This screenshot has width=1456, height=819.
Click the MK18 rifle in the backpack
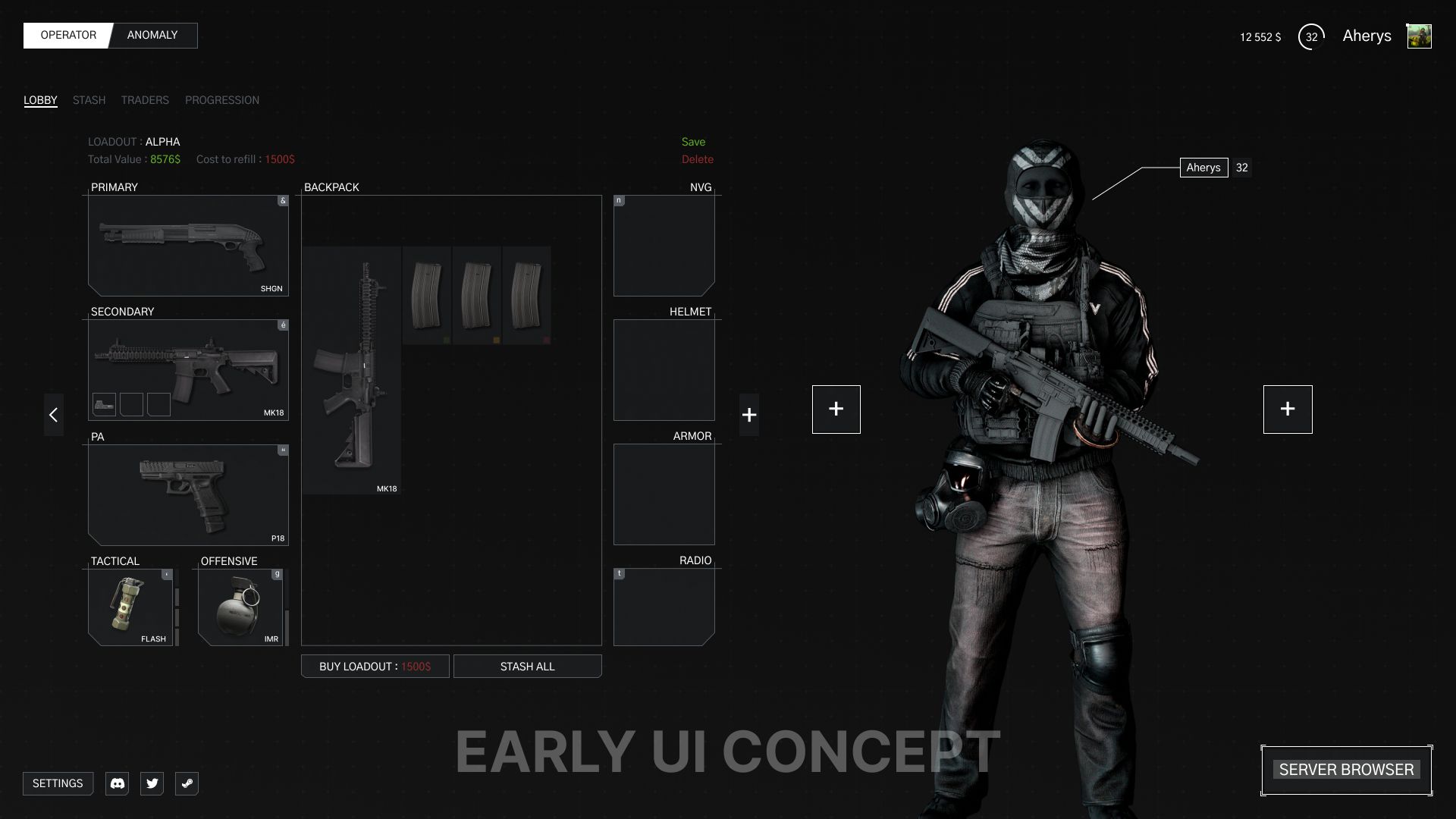(x=351, y=370)
